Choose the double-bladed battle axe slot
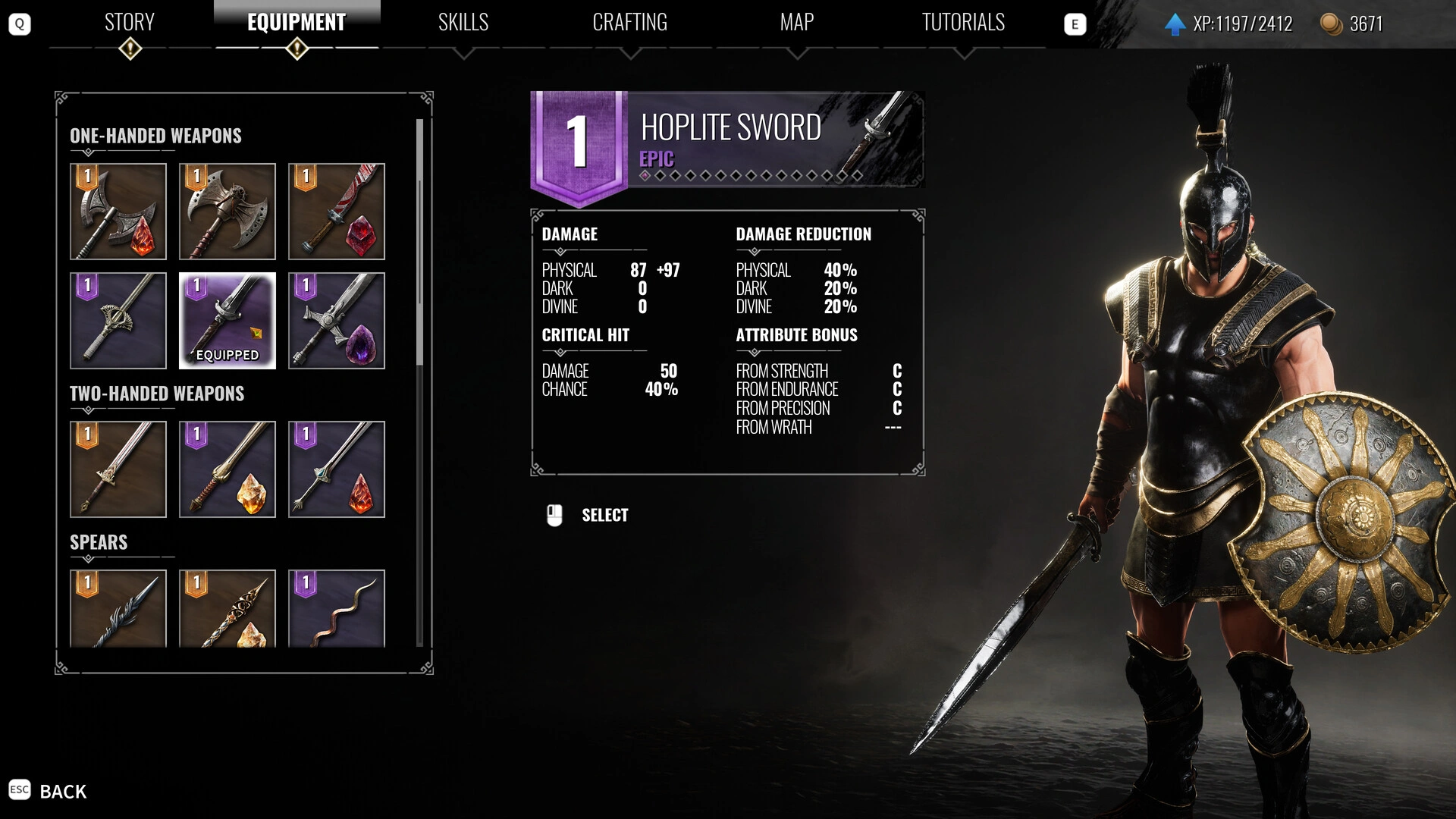 click(x=227, y=212)
